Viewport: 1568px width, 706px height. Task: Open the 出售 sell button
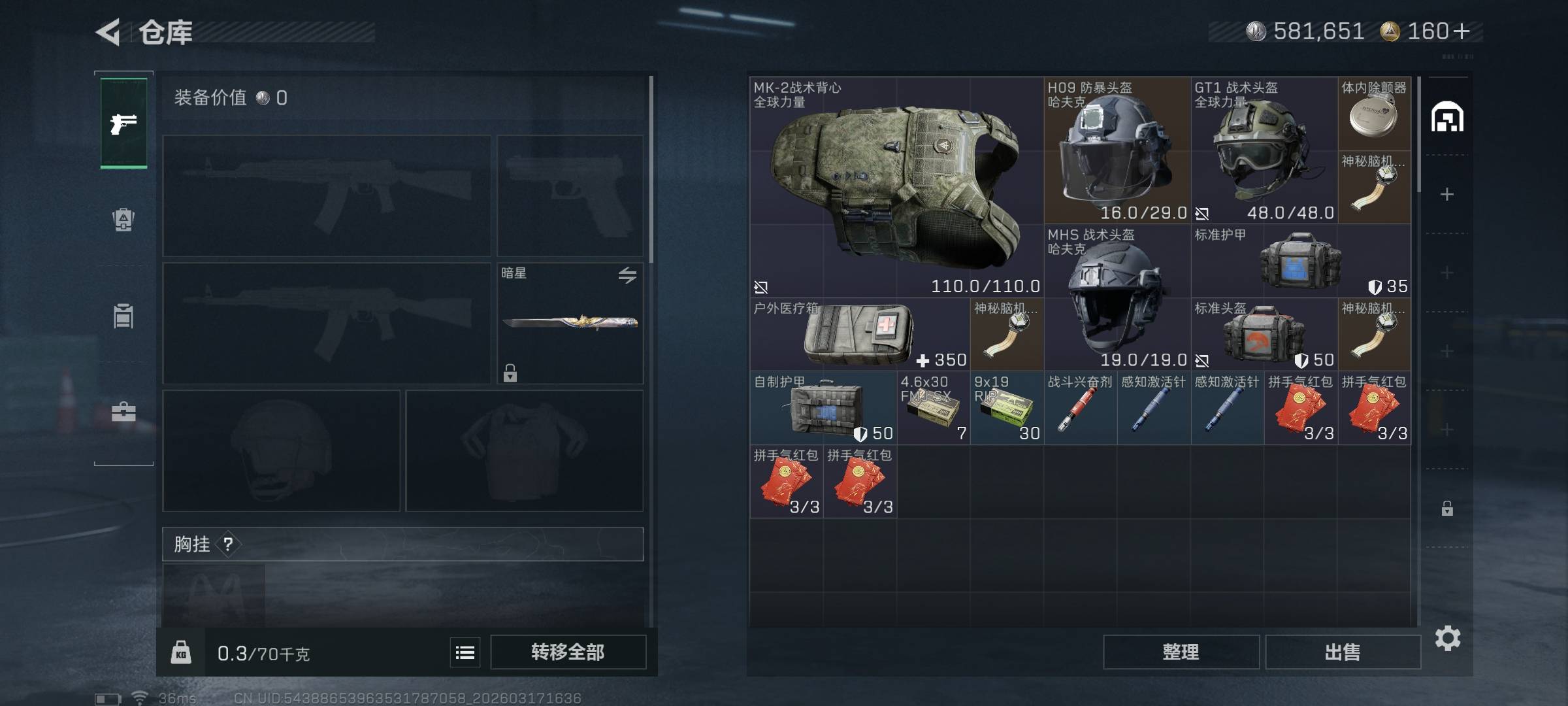coord(1343,652)
